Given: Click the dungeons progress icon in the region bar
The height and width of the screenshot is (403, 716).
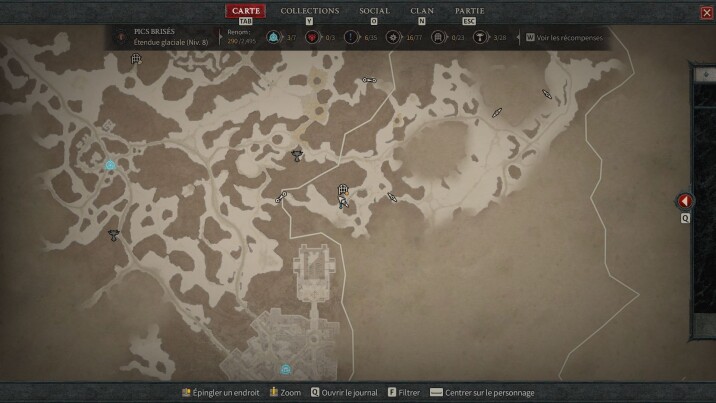Looking at the screenshot, I should (437, 37).
